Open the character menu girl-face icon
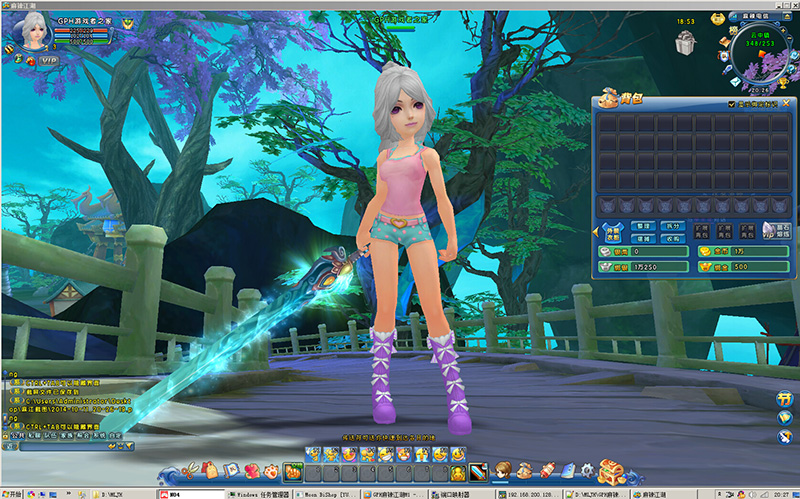The width and height of the screenshot is (800, 499). click(504, 470)
